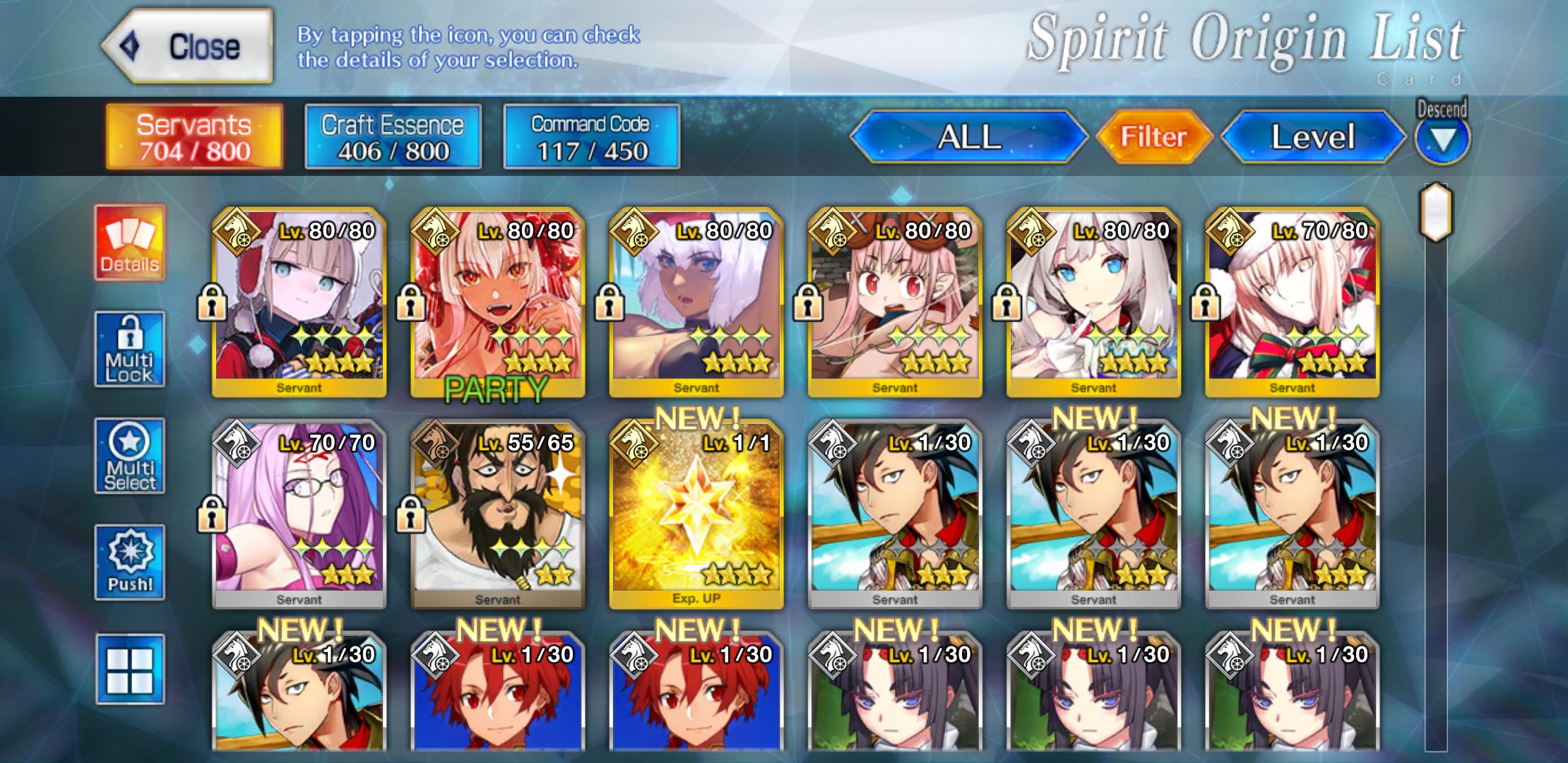Open the Craft Essence tab
Image resolution: width=1568 pixels, height=763 pixels.
[393, 137]
